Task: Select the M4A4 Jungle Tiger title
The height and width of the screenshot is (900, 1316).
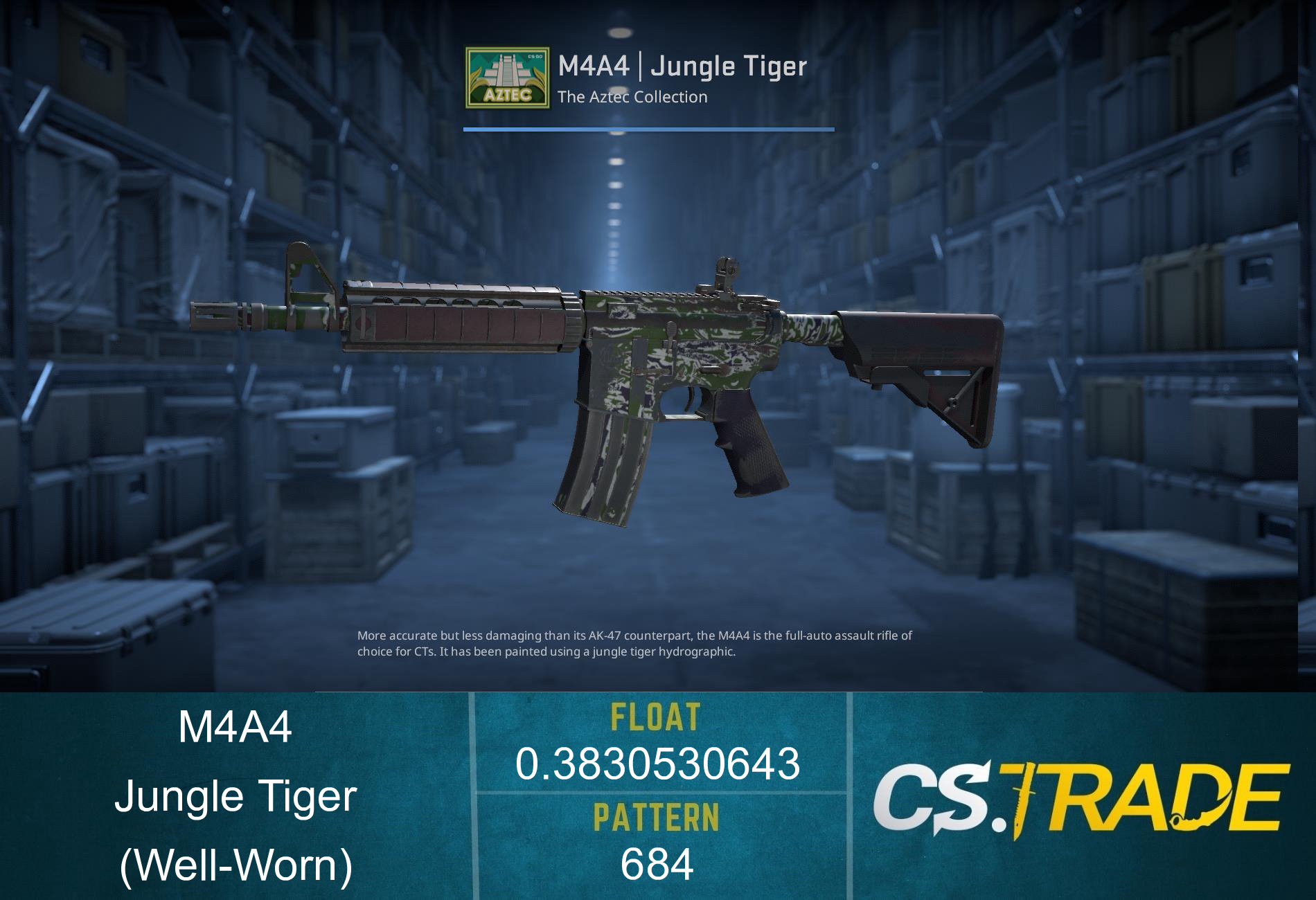Action: pyautogui.click(x=682, y=67)
